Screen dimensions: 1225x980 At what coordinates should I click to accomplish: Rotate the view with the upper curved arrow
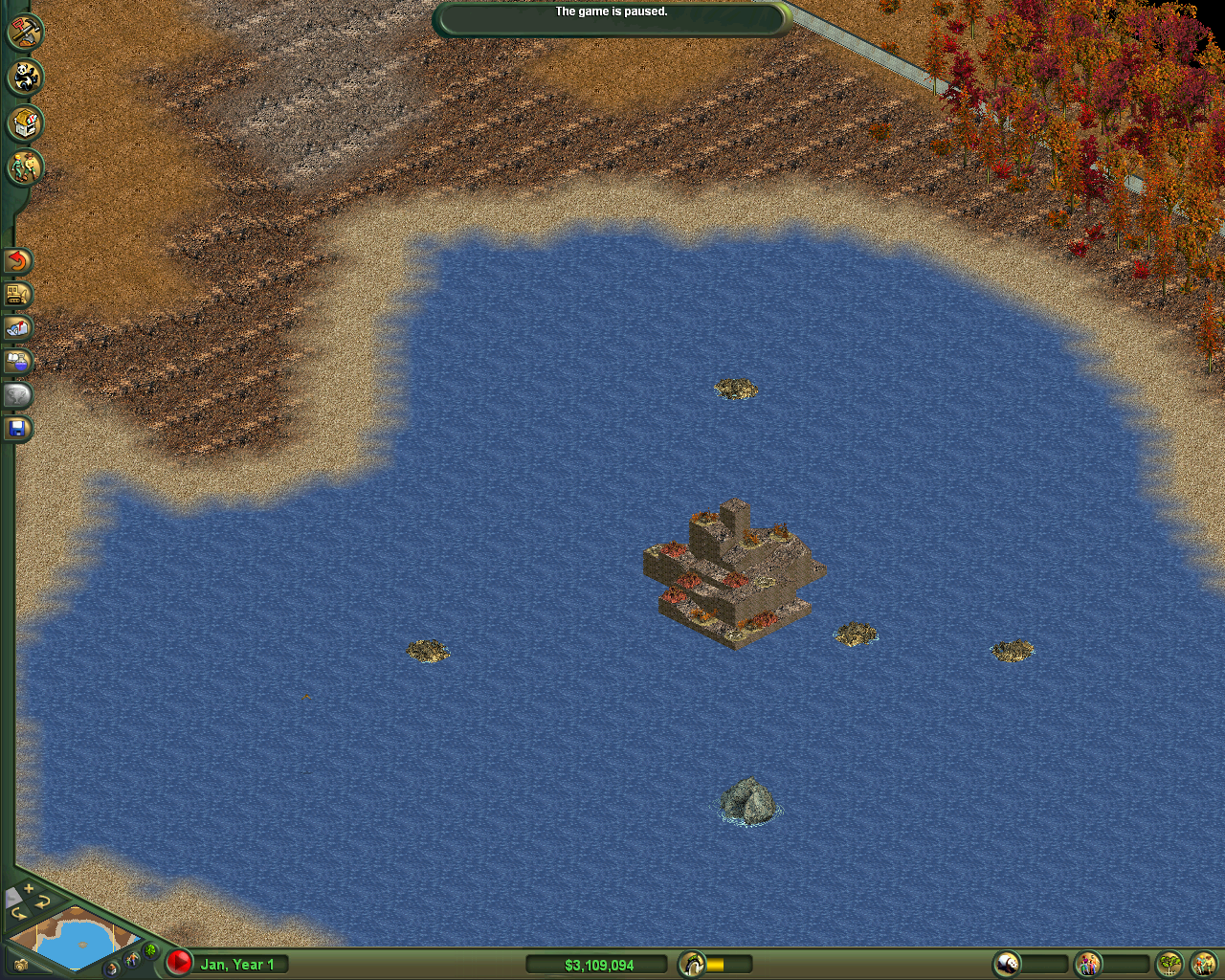pyautogui.click(x=44, y=902)
